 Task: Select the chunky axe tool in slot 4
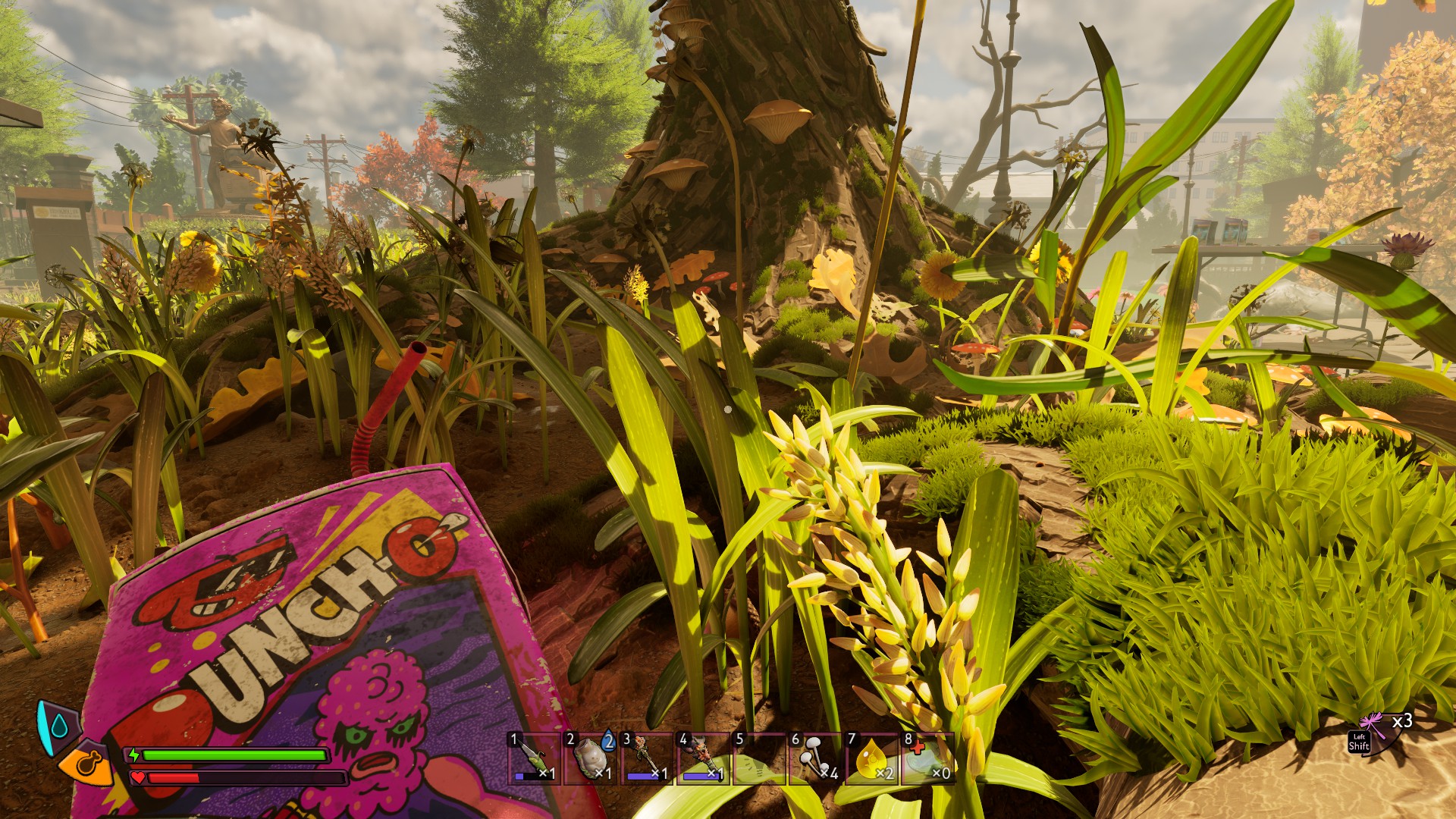pos(702,758)
